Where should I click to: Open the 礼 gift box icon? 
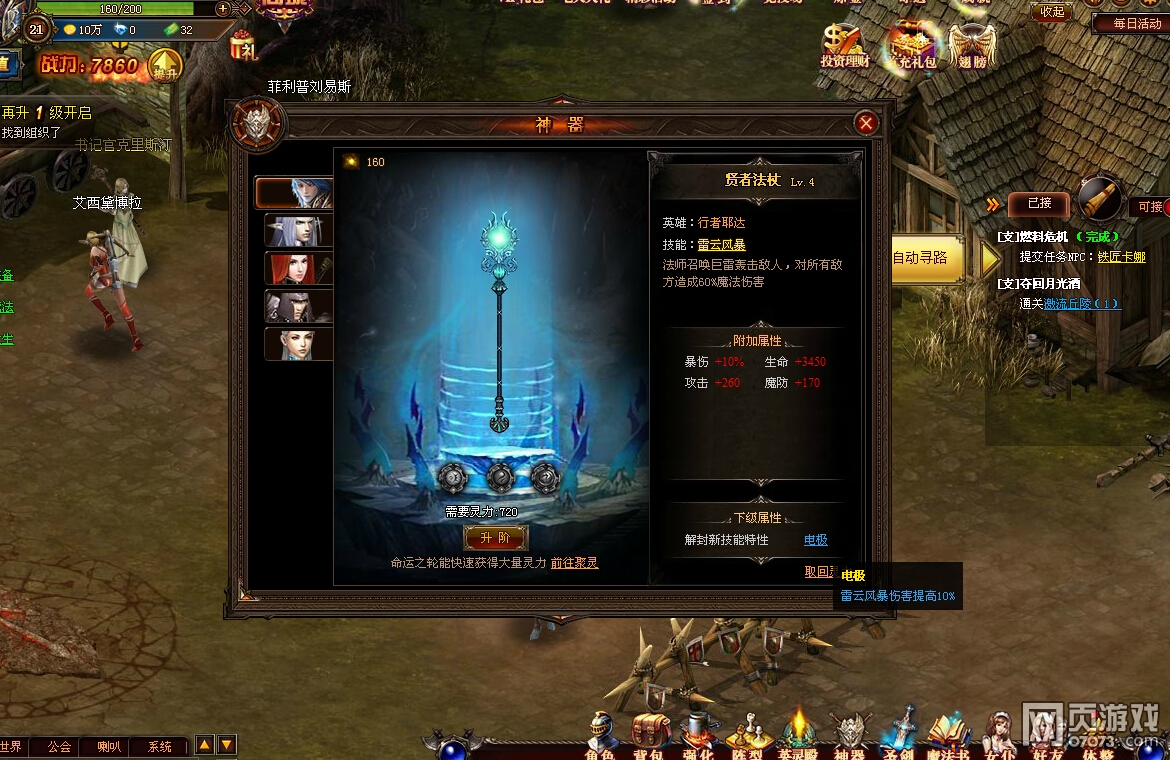[x=243, y=47]
